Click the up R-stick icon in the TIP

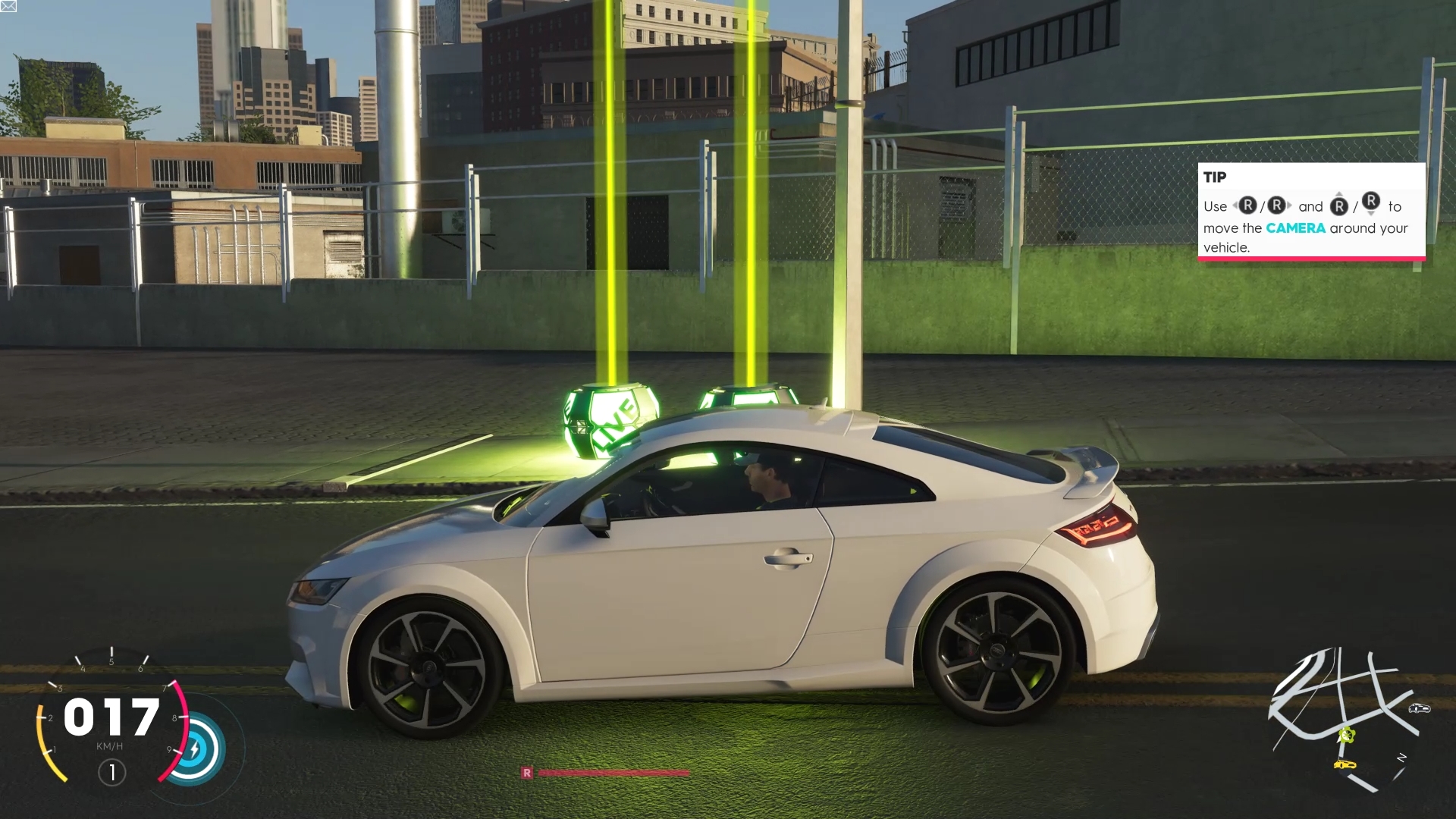[1339, 206]
